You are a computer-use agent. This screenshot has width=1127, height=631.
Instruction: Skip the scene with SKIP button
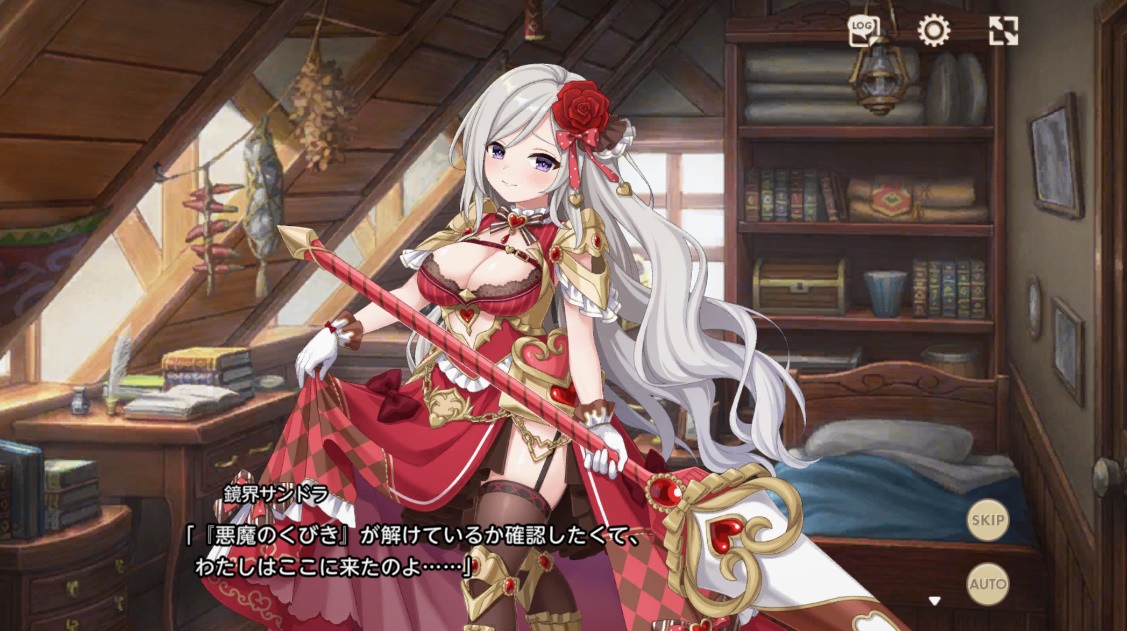point(987,521)
